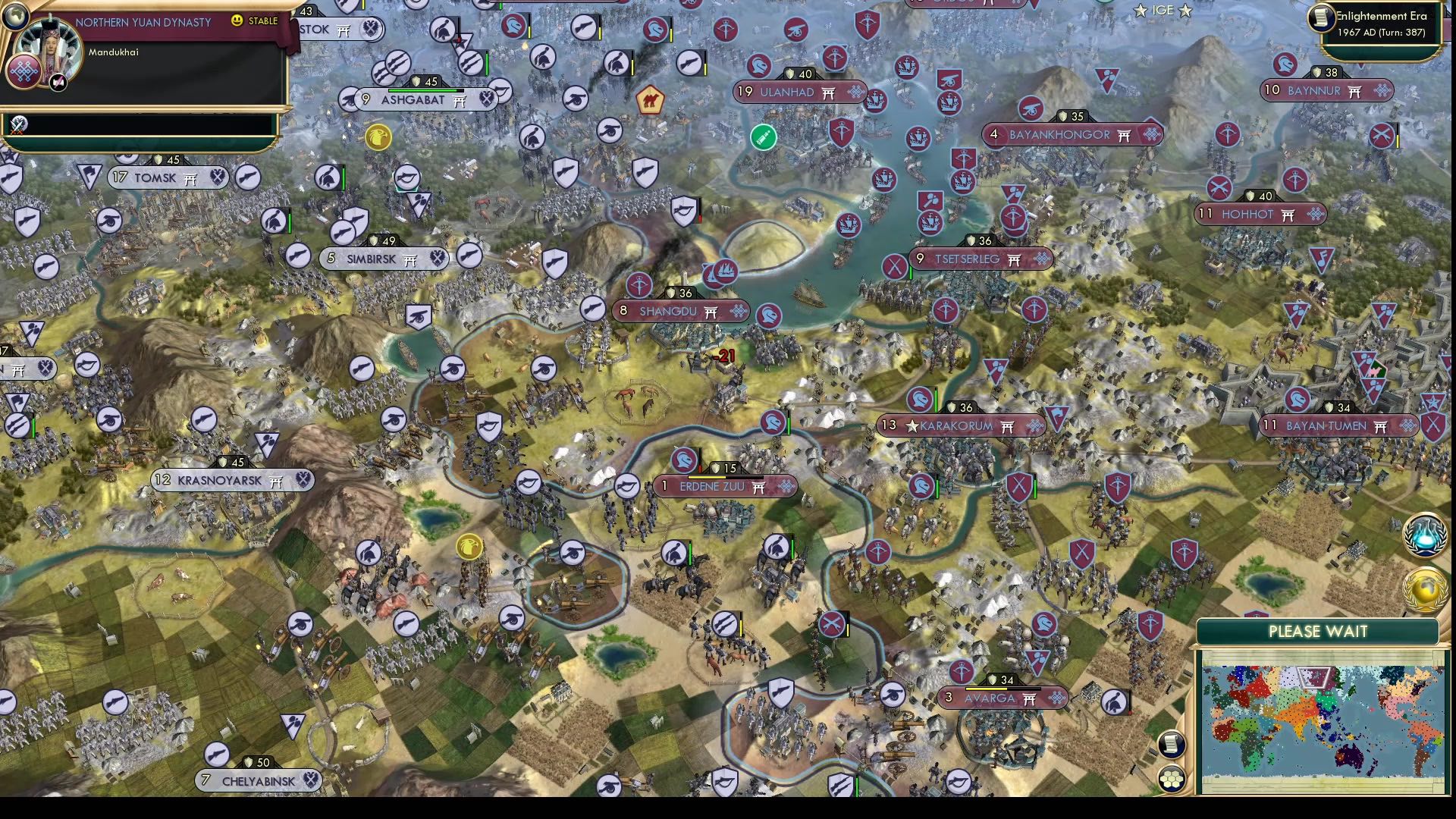The image size is (1456, 819).
Task: Toggle strategic view with the hexagon icon
Action: click(1172, 777)
